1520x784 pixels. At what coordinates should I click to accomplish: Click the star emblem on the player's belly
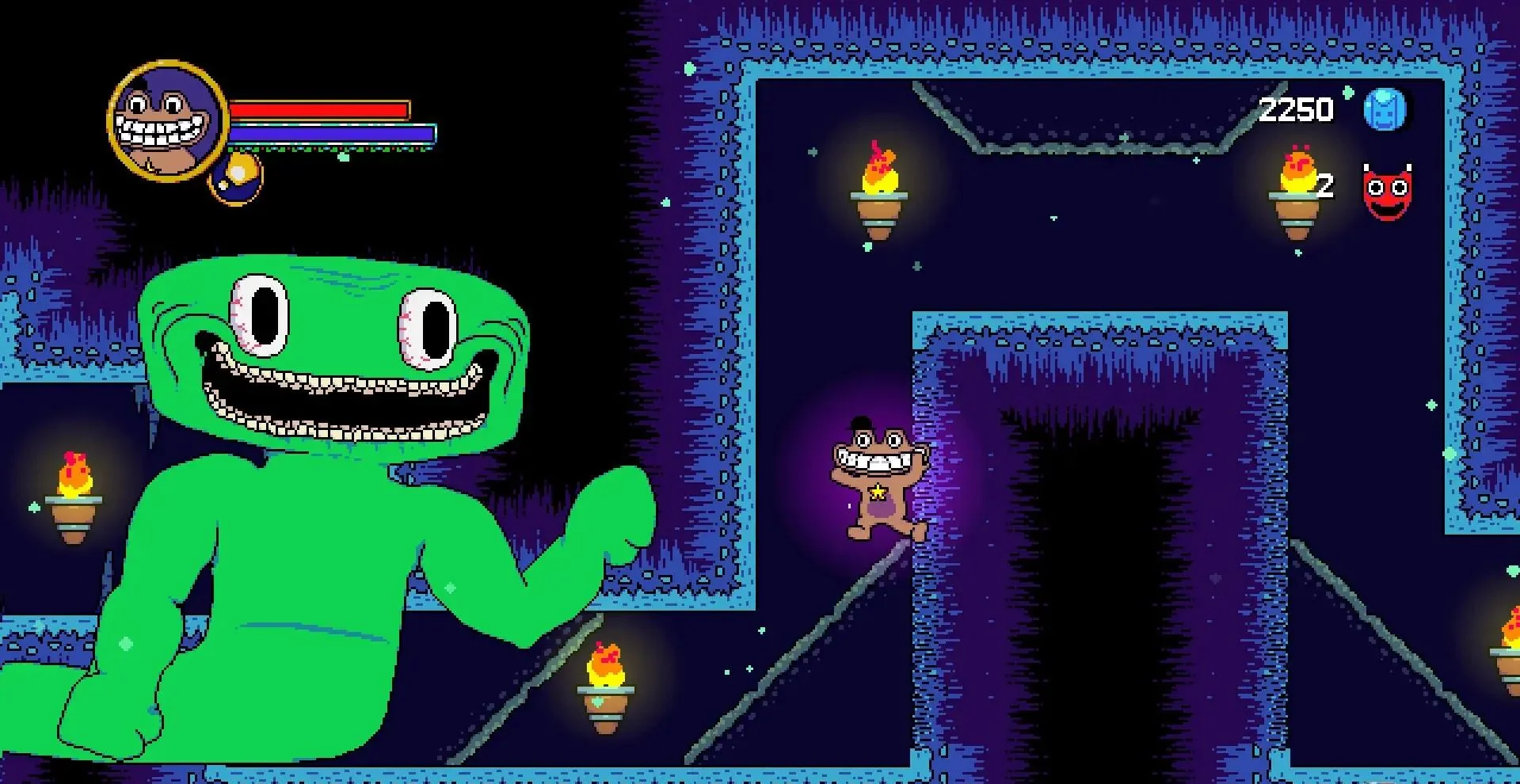pyautogui.click(x=881, y=493)
